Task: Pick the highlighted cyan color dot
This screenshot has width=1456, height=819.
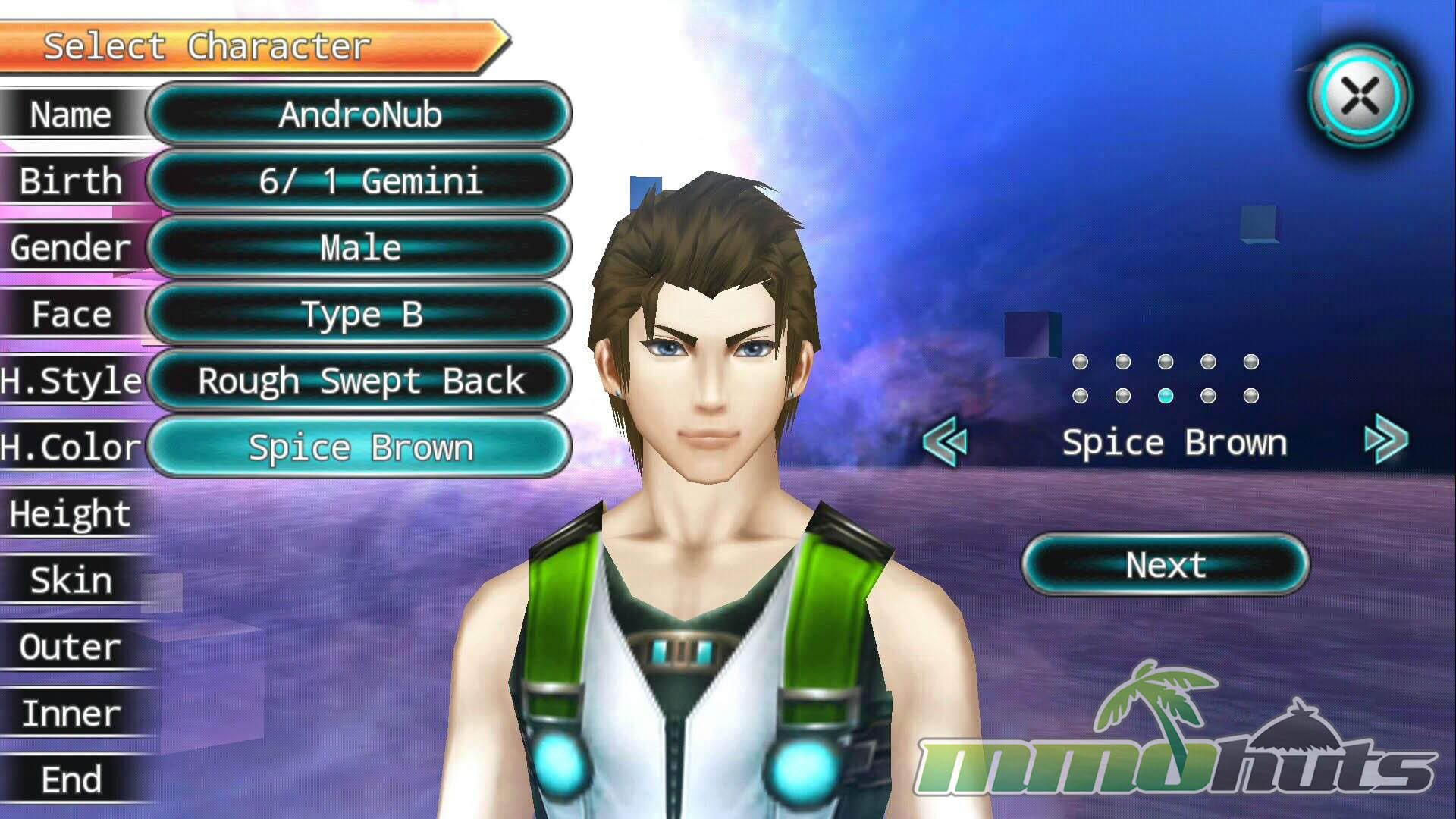Action: (1166, 396)
